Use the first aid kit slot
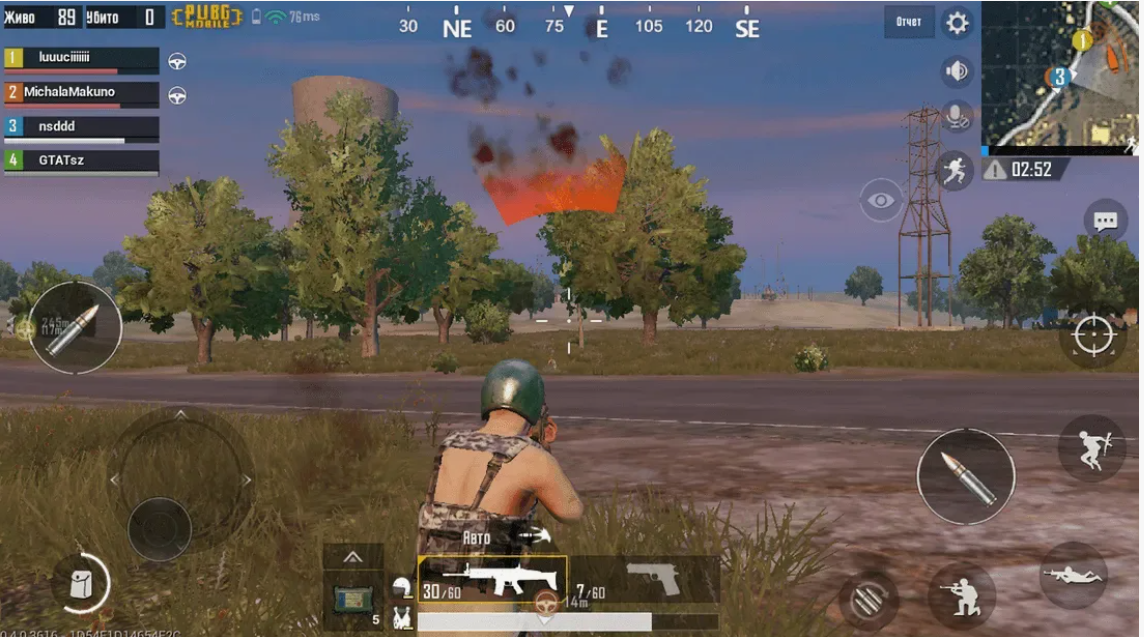This screenshot has width=1144, height=637. (354, 599)
